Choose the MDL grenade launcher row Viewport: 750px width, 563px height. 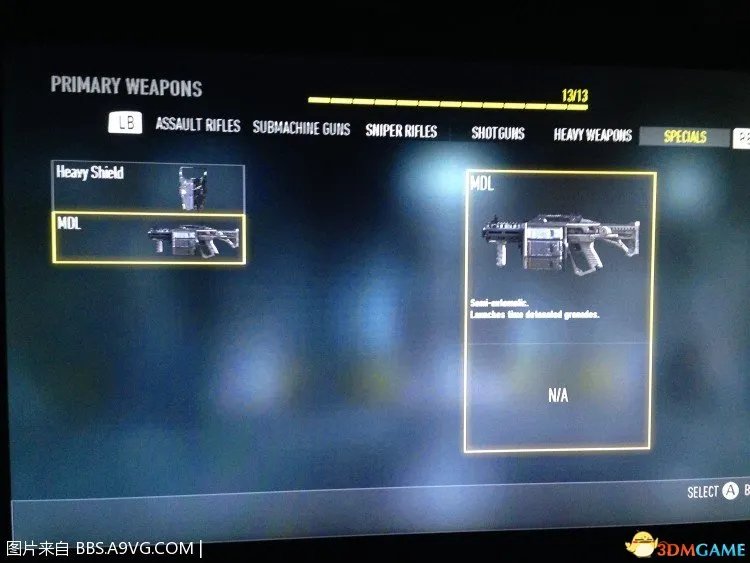148,238
